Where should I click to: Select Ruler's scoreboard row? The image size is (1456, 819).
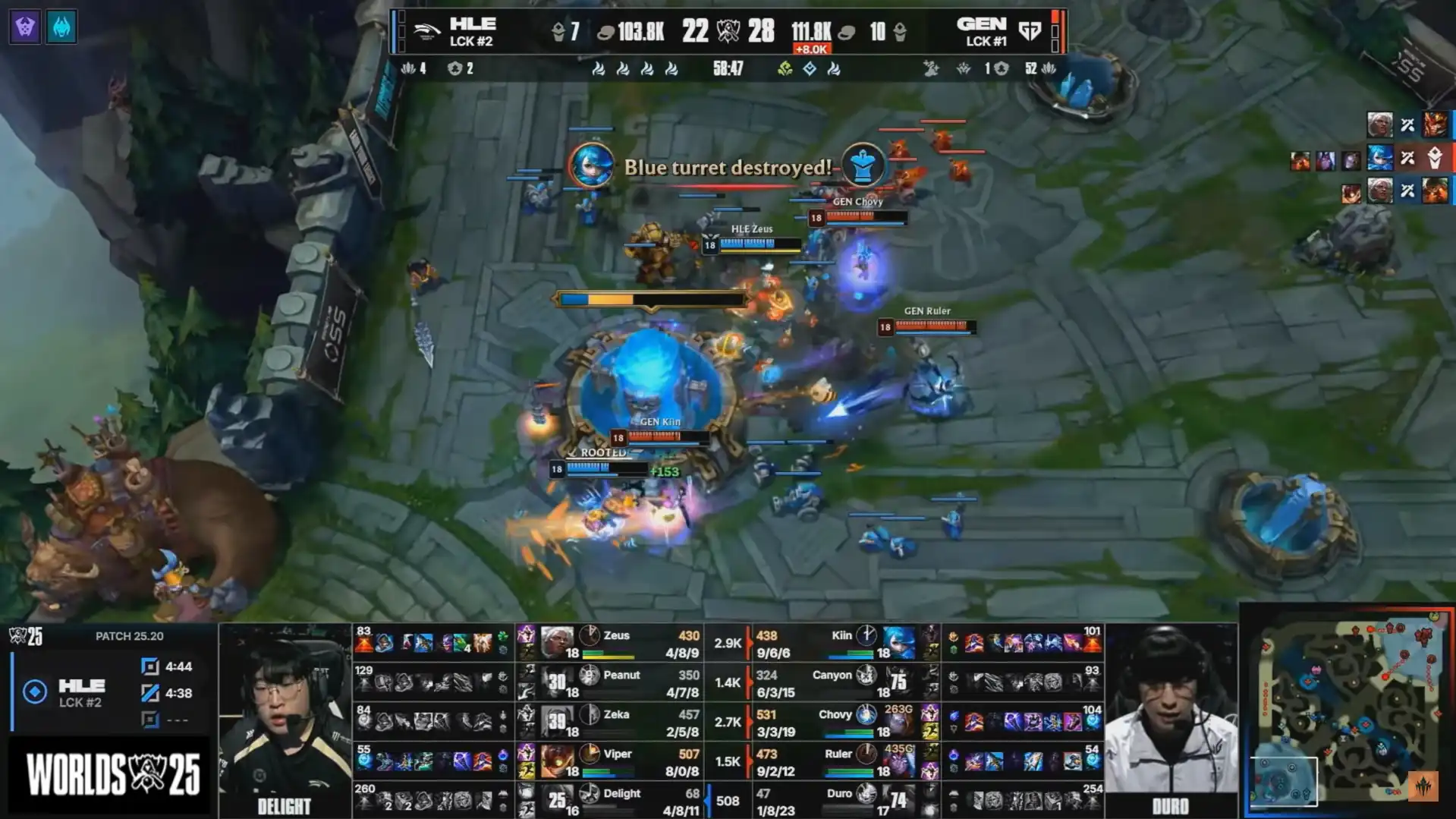coord(842,761)
